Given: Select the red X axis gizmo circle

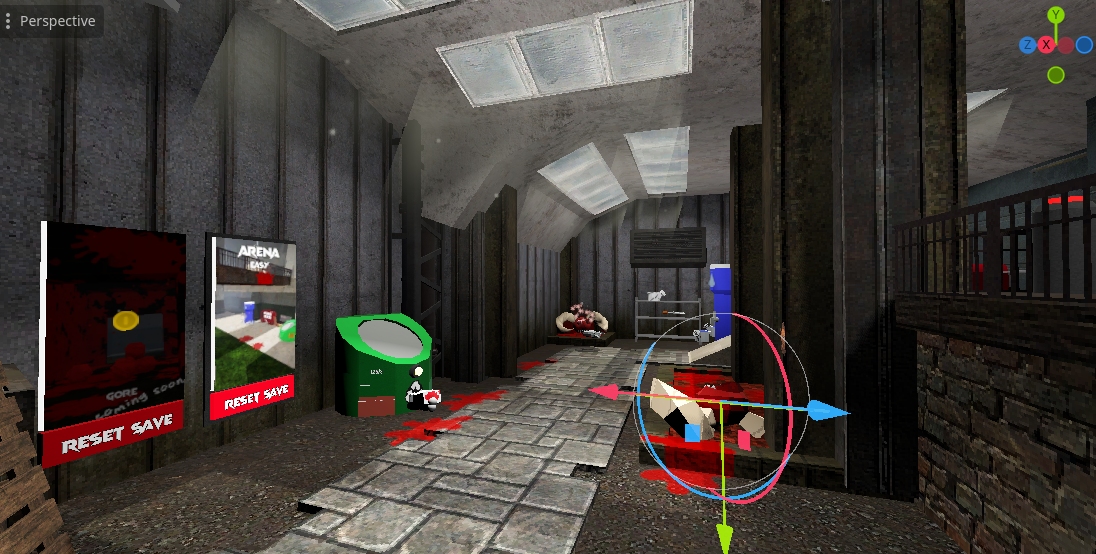Looking at the screenshot, I should [1046, 45].
